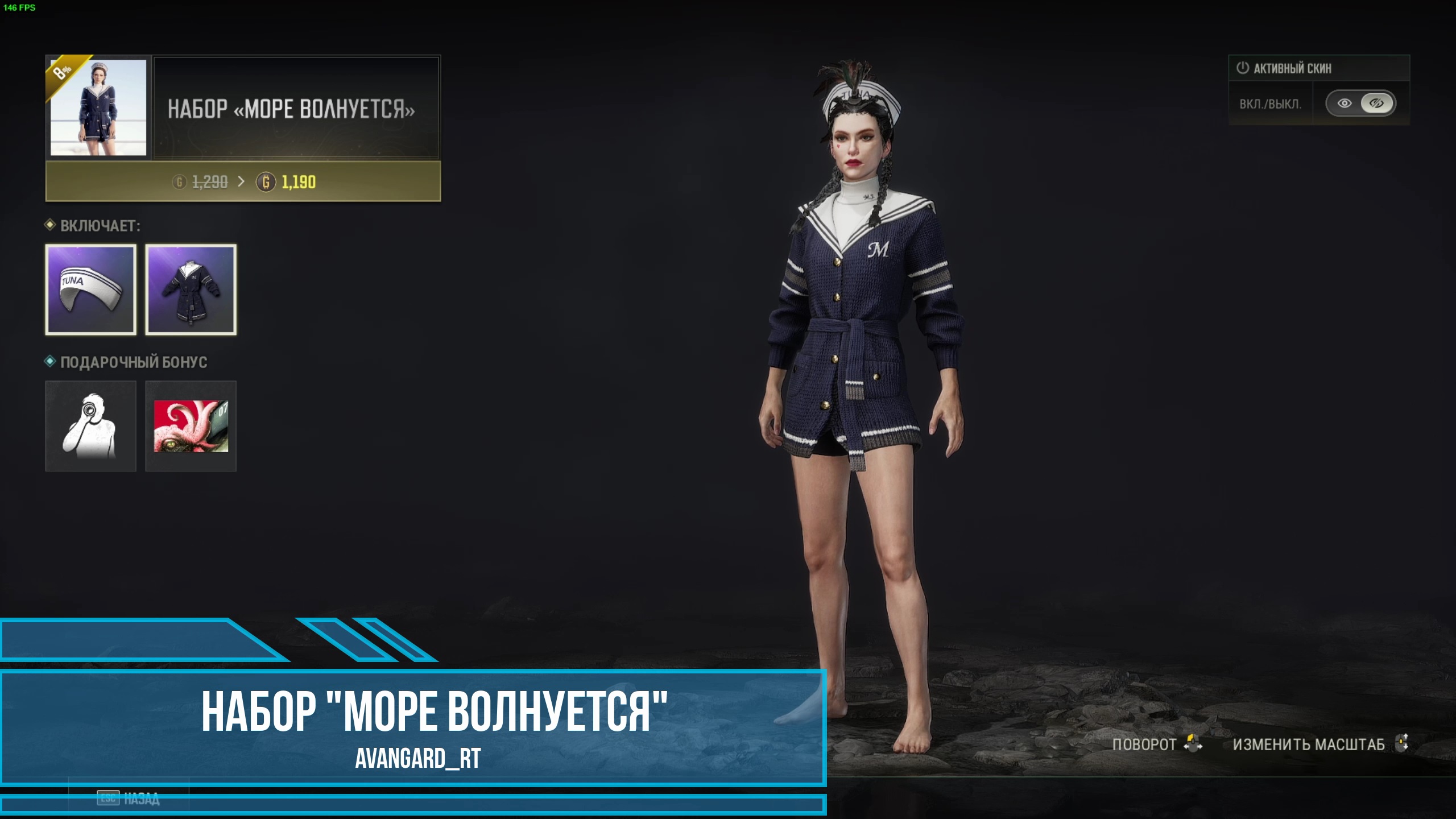
Task: Buy the set for 1,190 G-Coin
Action: [x=243, y=182]
